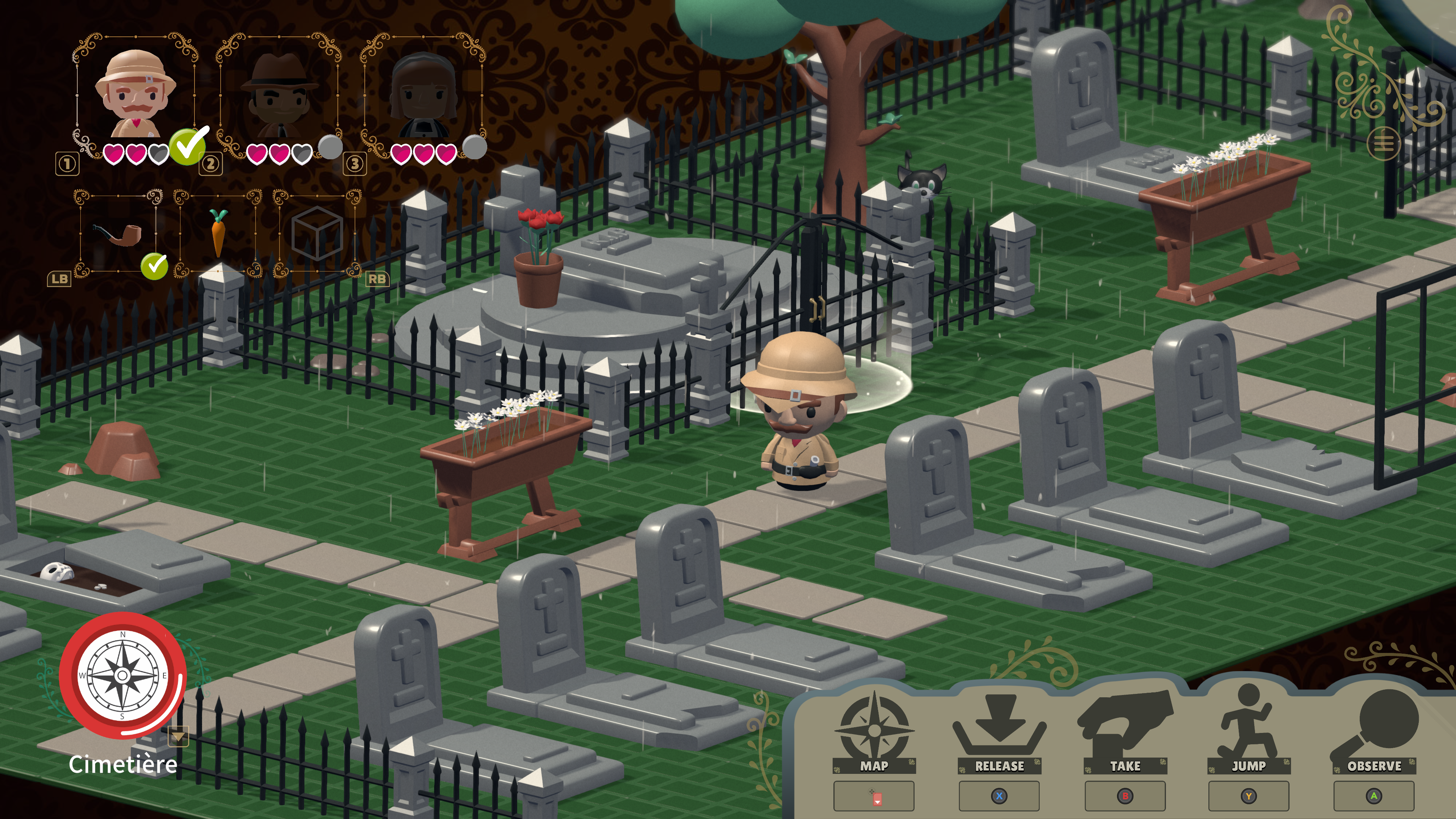Expand the small arrow below the compass

[x=178, y=737]
